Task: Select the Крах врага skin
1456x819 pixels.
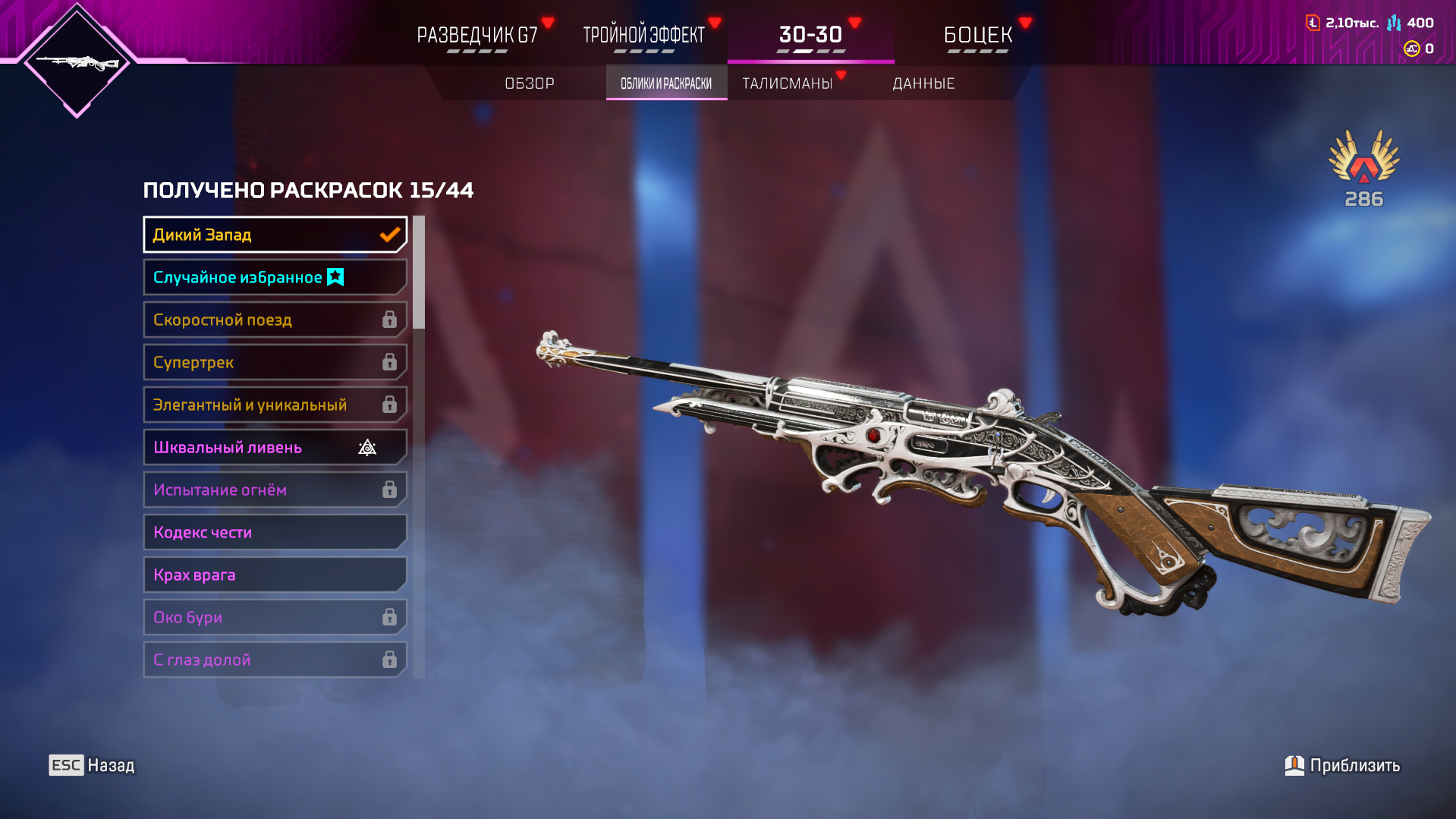Action: click(275, 575)
